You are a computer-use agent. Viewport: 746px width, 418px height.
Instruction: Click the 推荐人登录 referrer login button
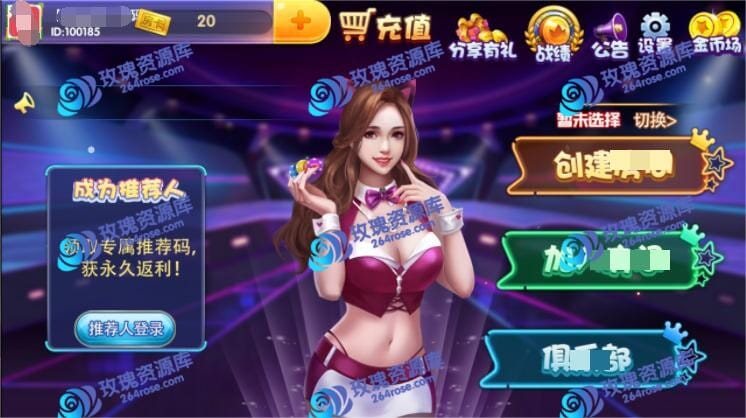pos(125,328)
